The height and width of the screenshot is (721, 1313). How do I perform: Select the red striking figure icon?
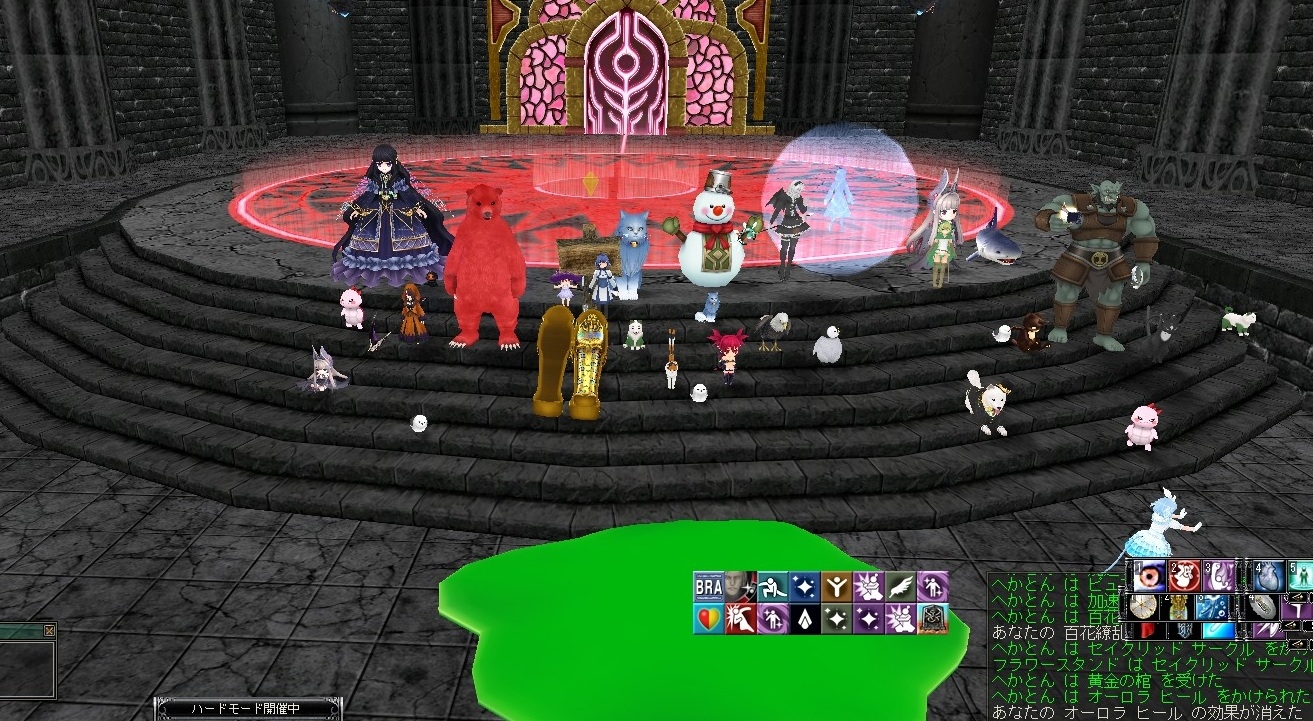click(739, 619)
